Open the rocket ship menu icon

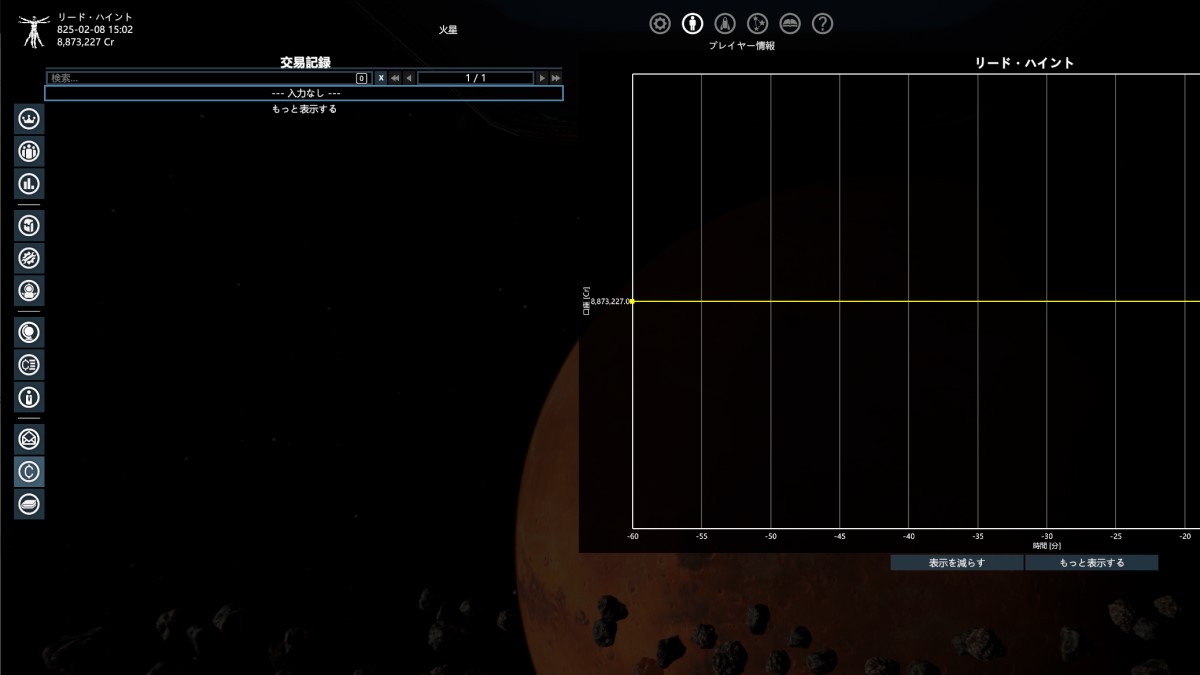click(727, 24)
